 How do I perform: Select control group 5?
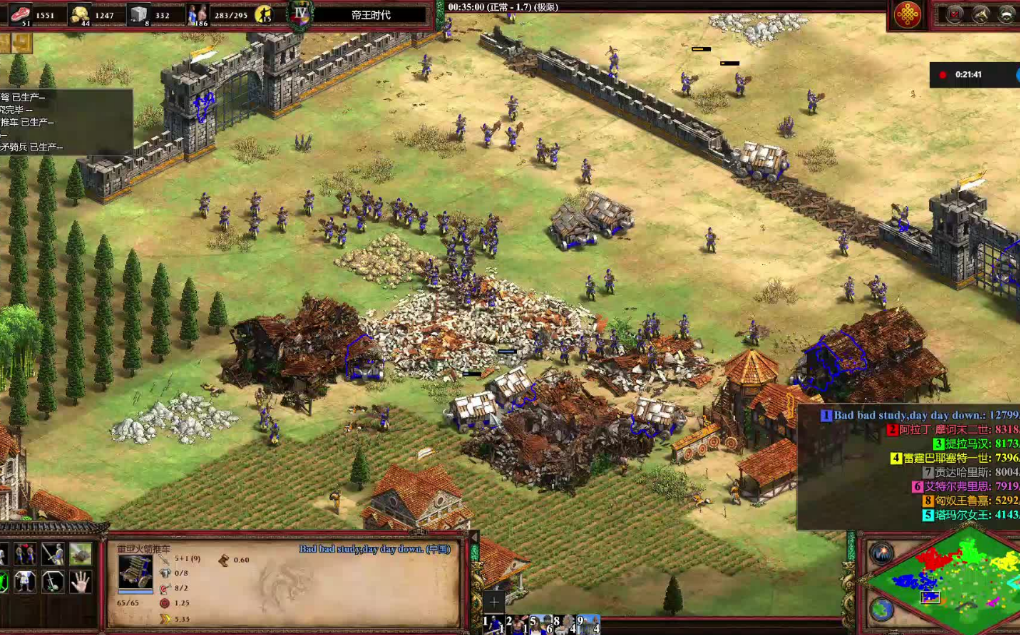541,624
